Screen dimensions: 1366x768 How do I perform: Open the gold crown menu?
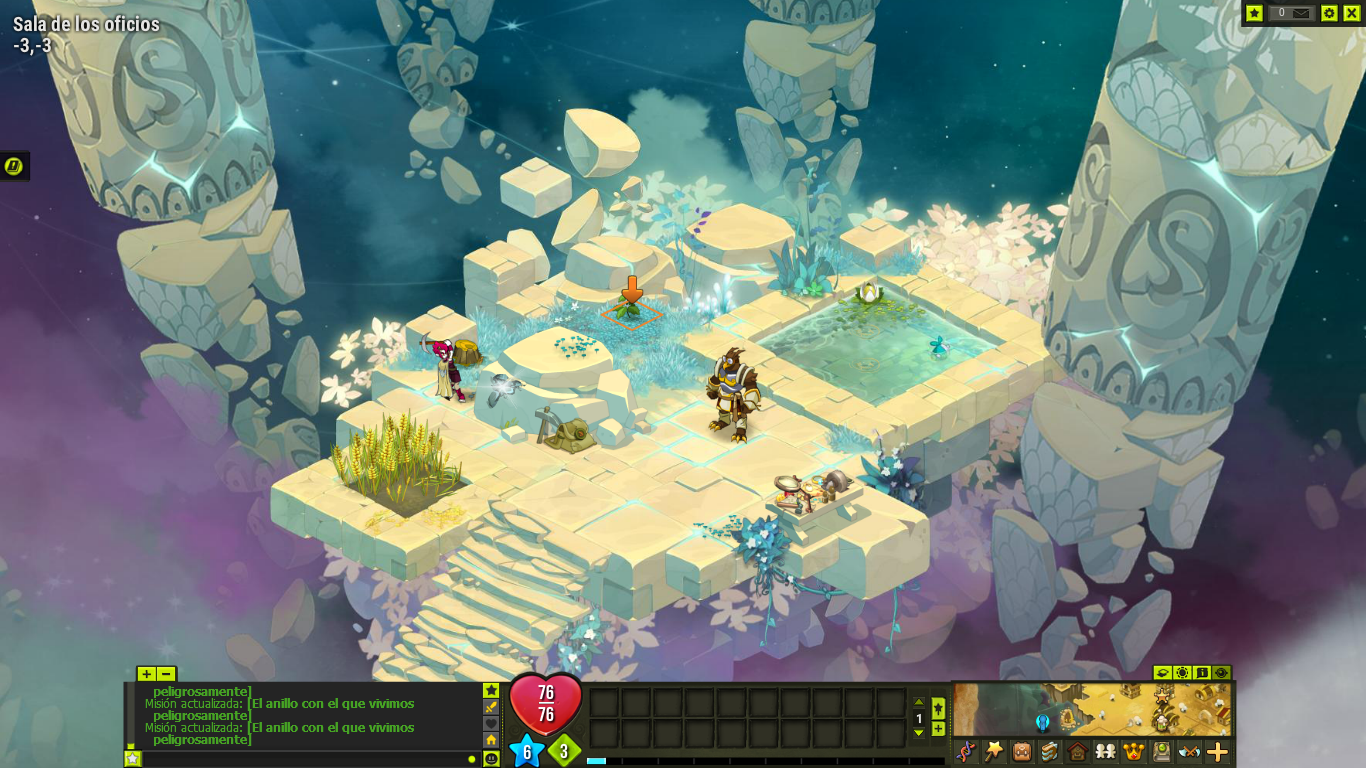tap(1133, 752)
